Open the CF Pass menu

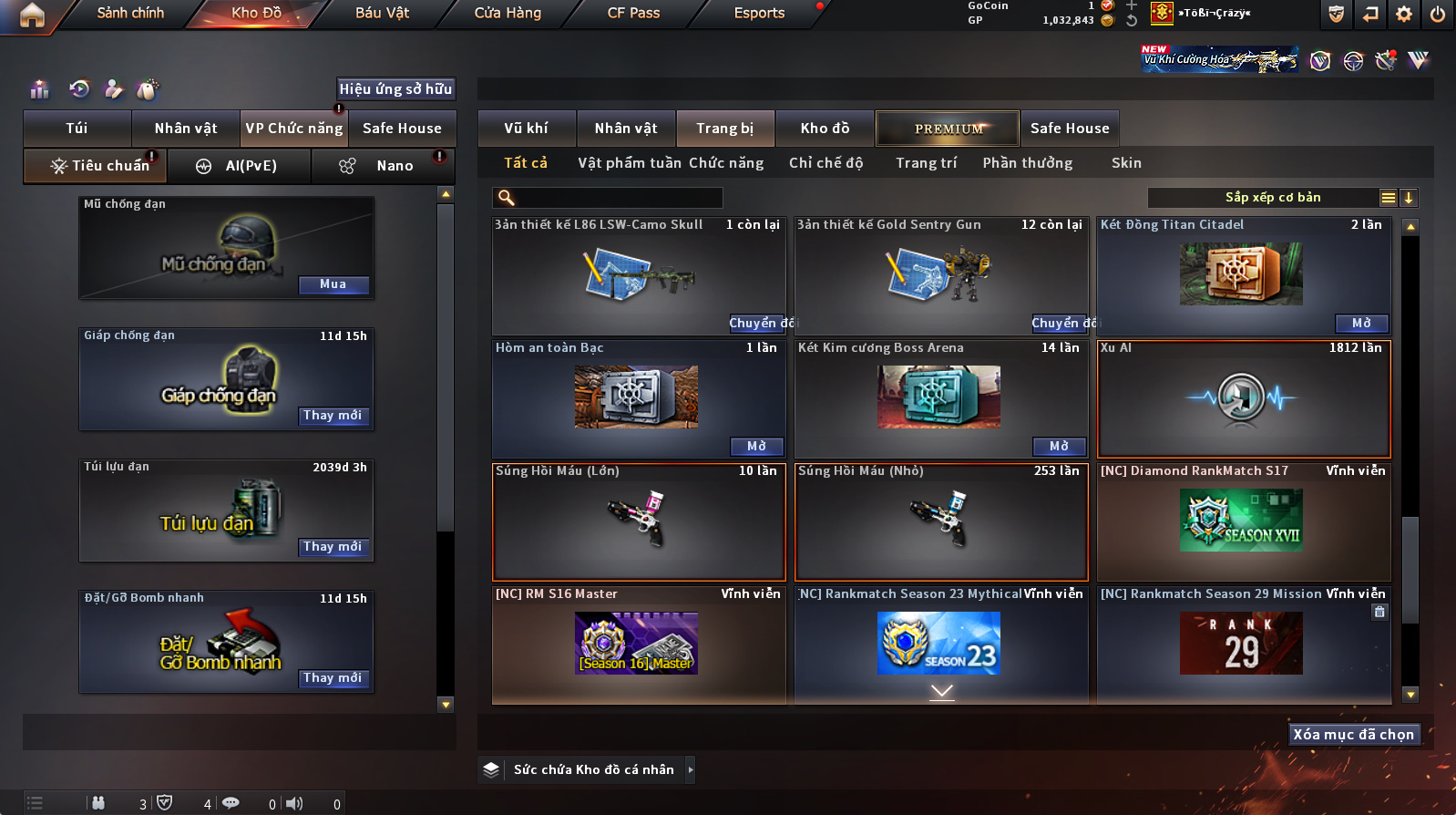(633, 13)
